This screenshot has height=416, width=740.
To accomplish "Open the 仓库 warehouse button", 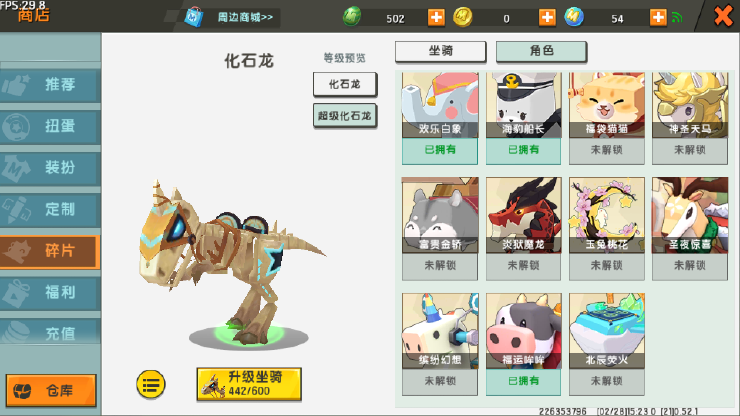I will click(x=51, y=389).
